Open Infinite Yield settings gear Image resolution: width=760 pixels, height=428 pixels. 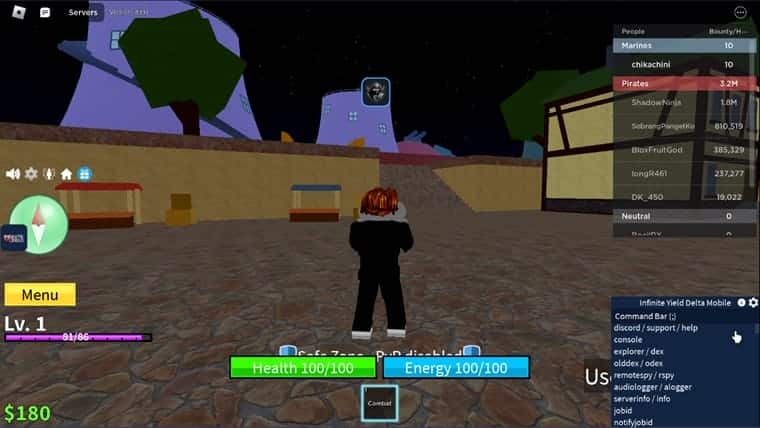click(753, 303)
